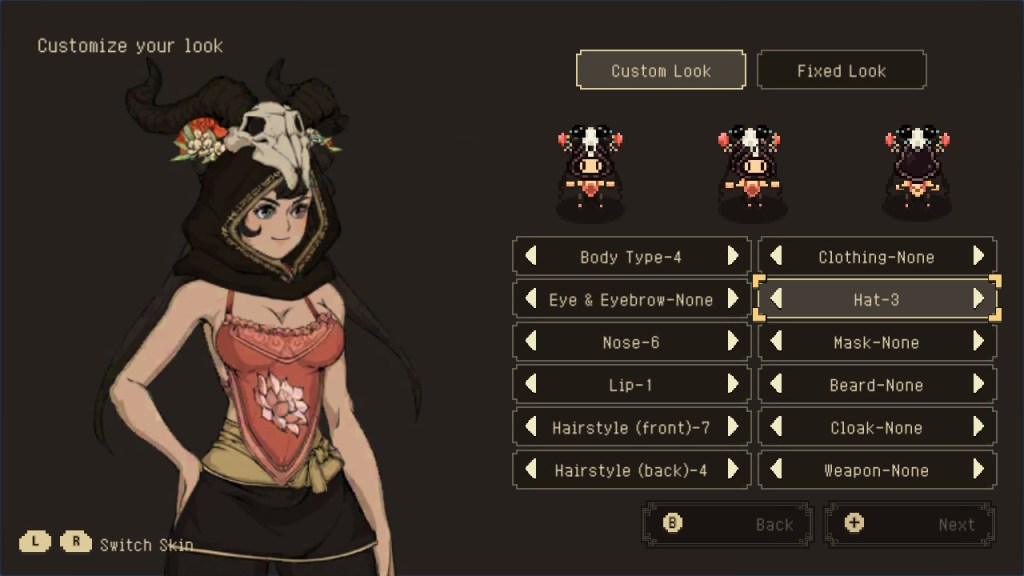This screenshot has width=1024, height=576.
Task: Click the left arrow on Cloak-None
Action: (776, 427)
